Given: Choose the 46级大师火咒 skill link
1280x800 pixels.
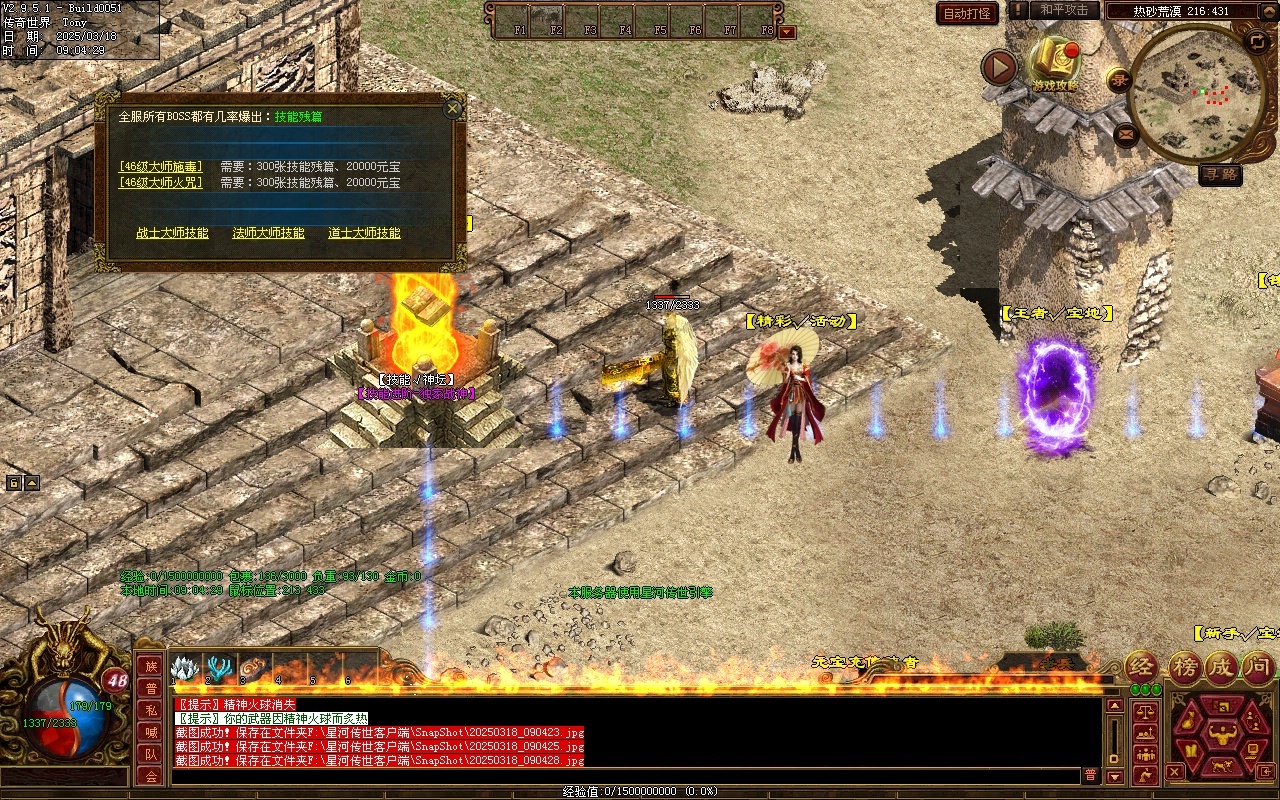Looking at the screenshot, I should [161, 183].
